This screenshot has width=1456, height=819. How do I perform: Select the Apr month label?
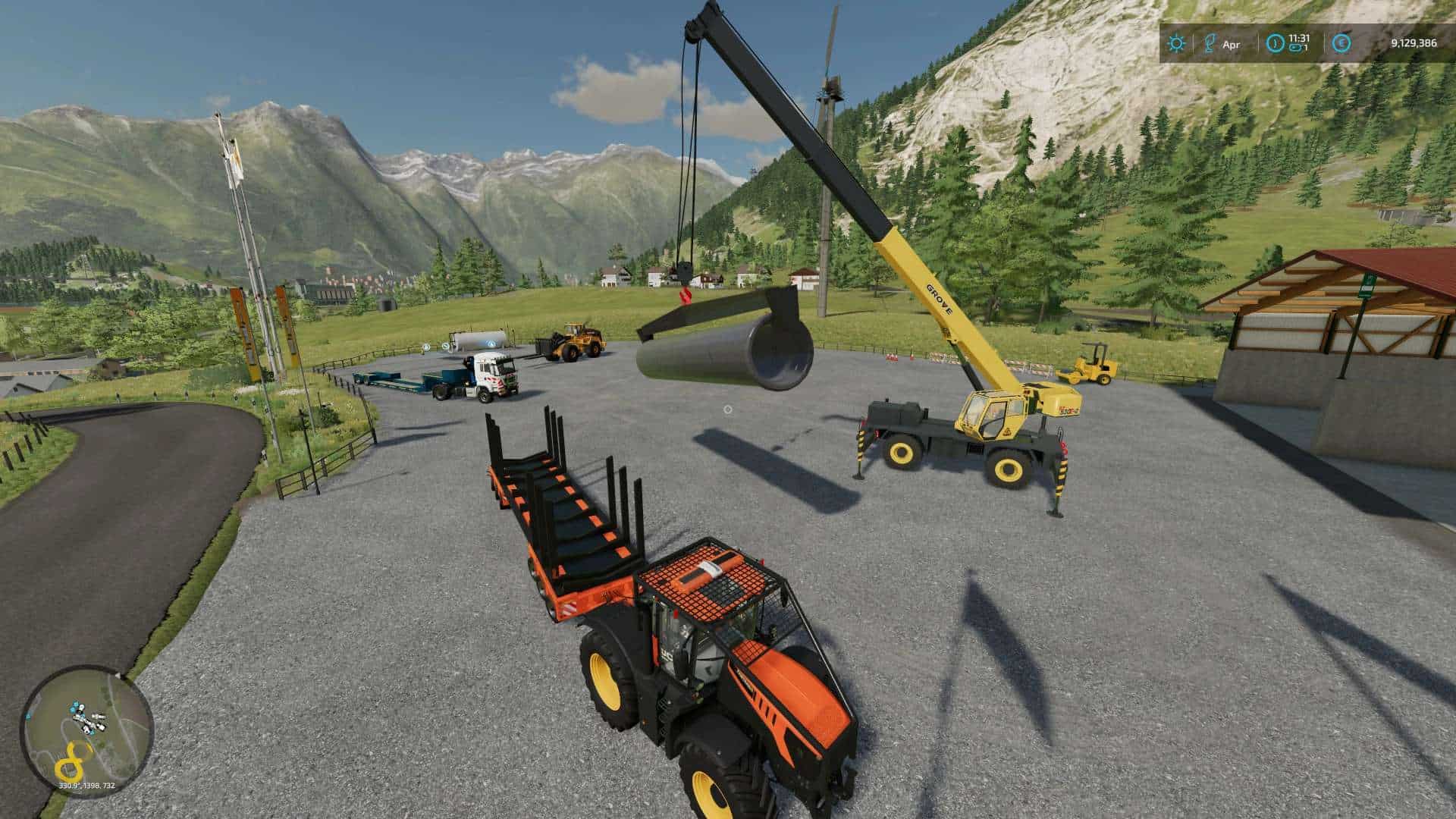coord(1232,44)
